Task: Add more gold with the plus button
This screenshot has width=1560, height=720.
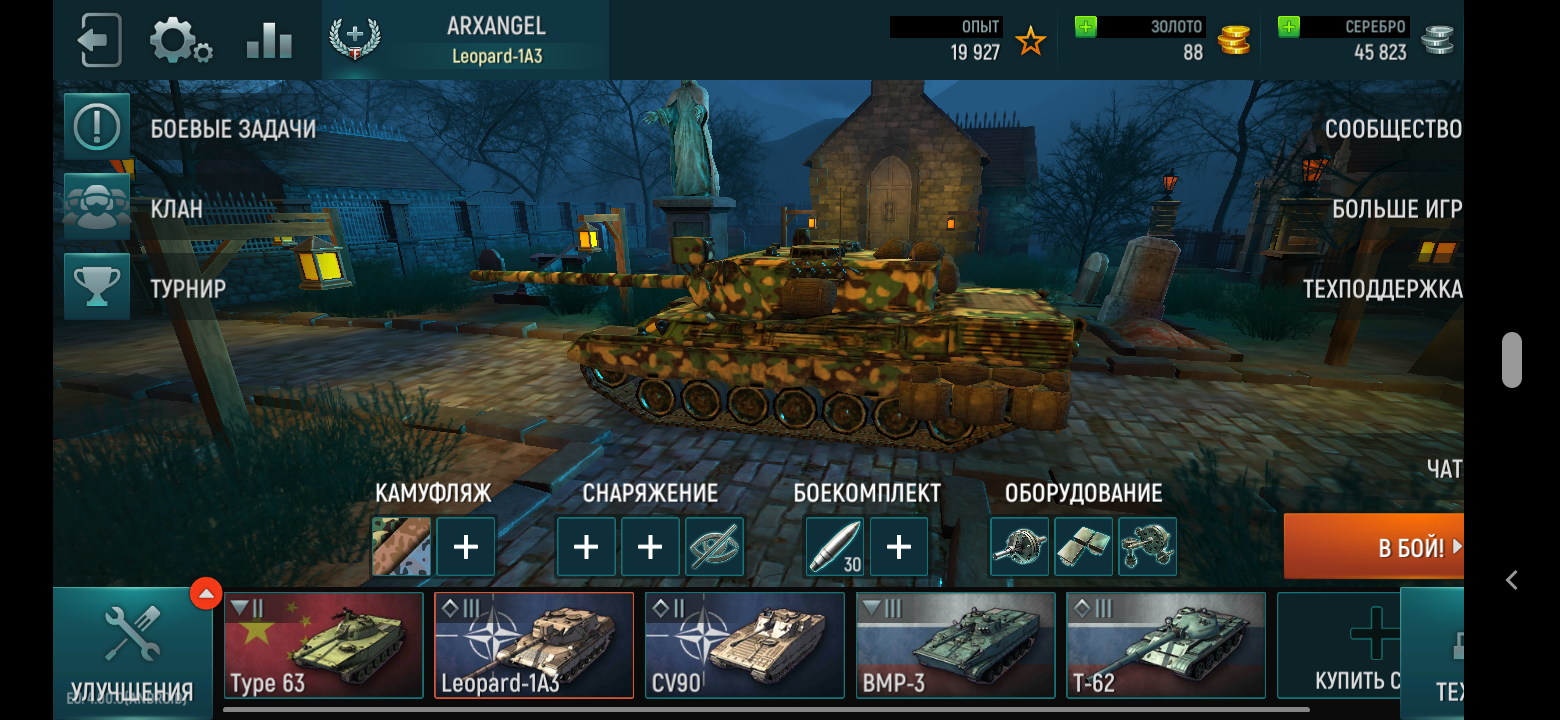Action: pyautogui.click(x=1085, y=28)
